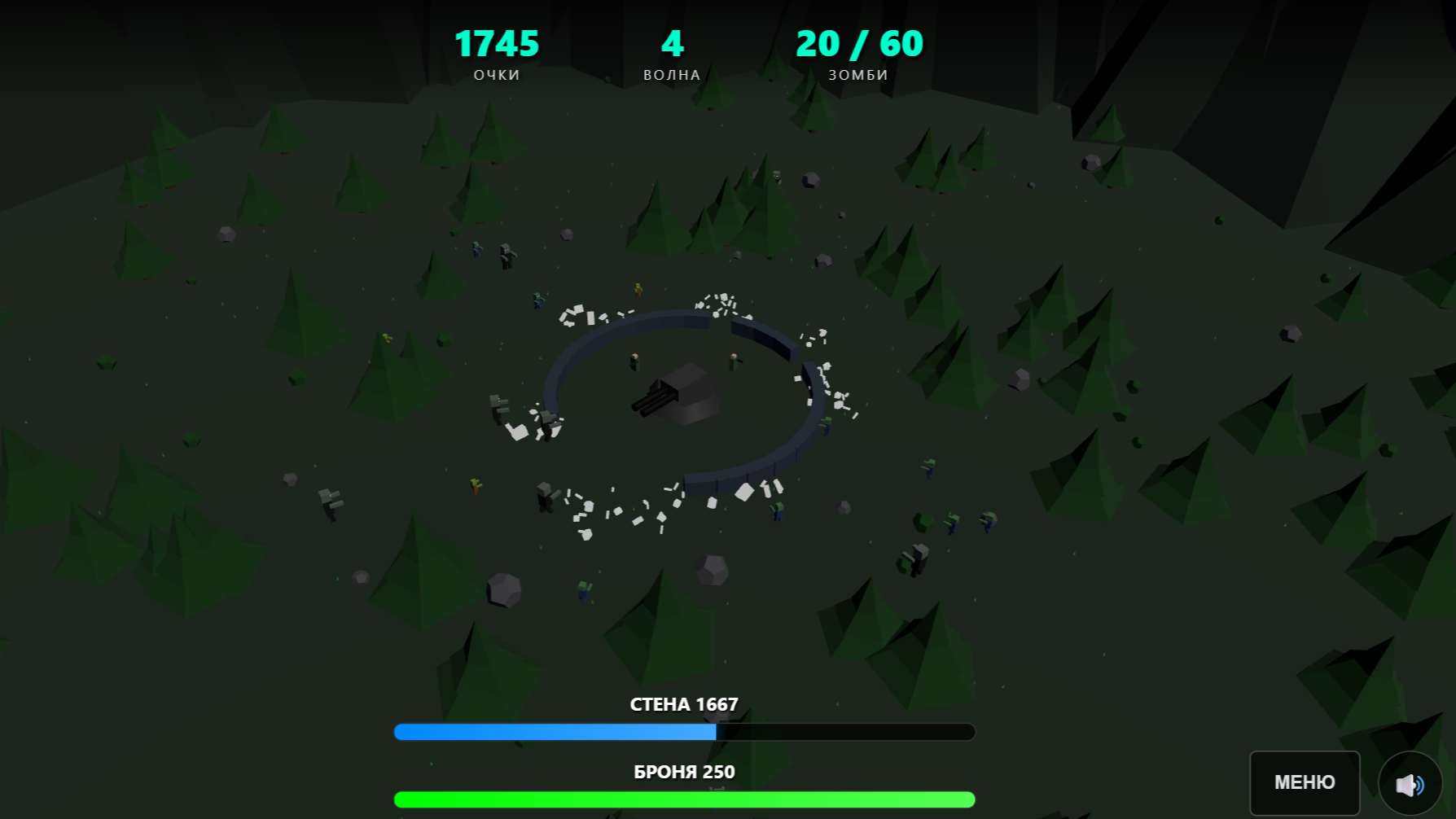This screenshot has height=819, width=1456.
Task: Open the МЕНЮ button
Action: click(1304, 782)
